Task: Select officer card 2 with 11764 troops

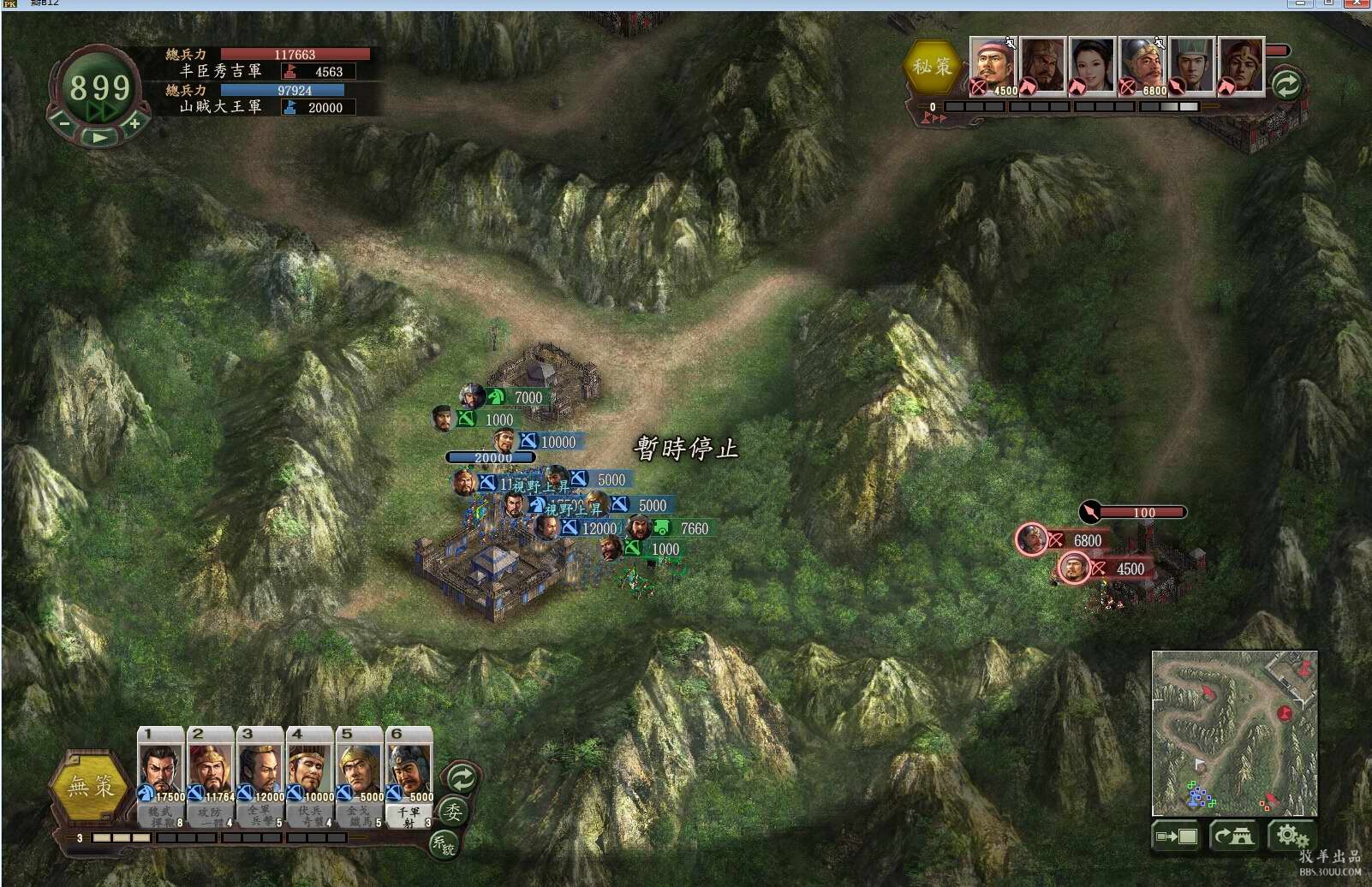Action: (x=210, y=770)
